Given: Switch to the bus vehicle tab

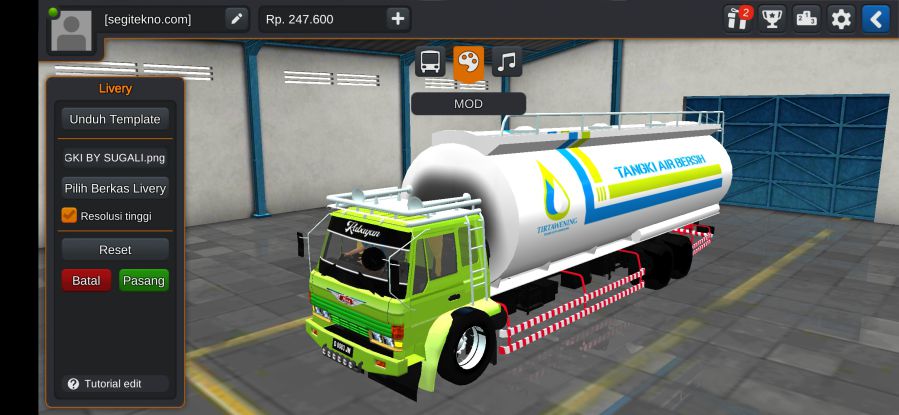Looking at the screenshot, I should (x=430, y=62).
